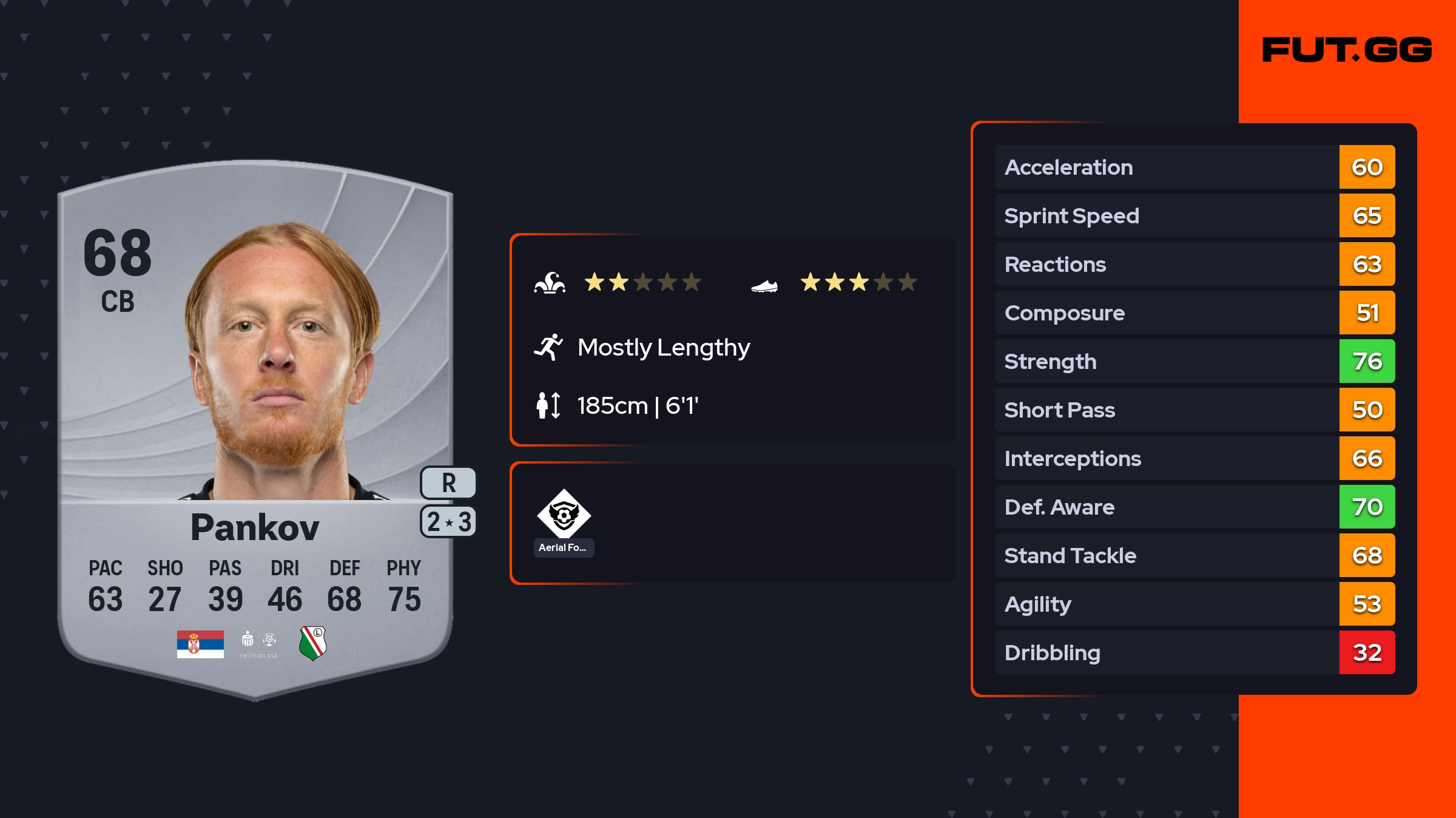
Task: Choose the Short Pass stat row
Action: pyautogui.click(x=1194, y=410)
